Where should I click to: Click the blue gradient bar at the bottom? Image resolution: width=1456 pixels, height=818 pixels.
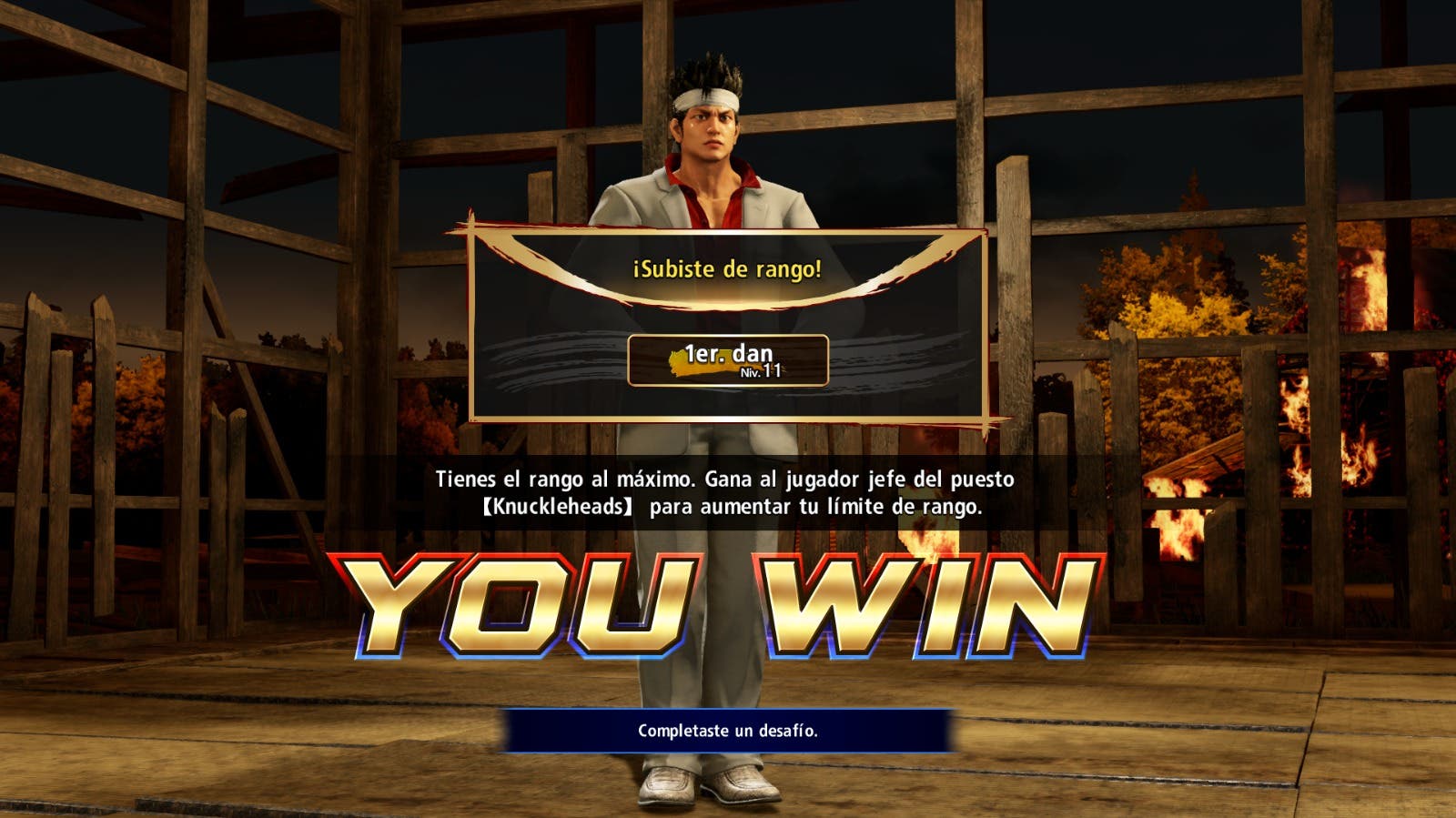point(728,729)
